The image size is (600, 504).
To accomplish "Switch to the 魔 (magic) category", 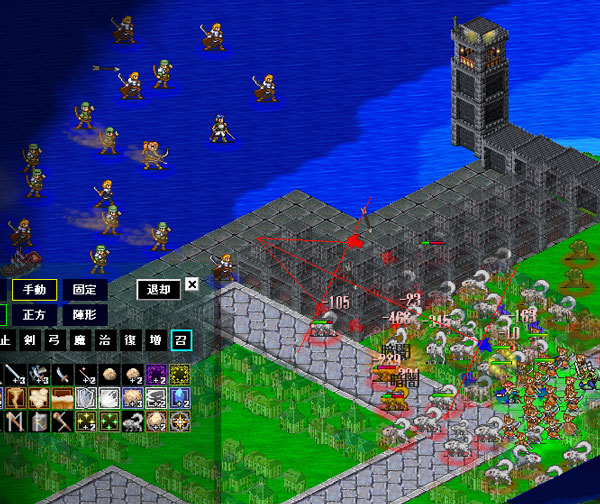I will coord(80,340).
